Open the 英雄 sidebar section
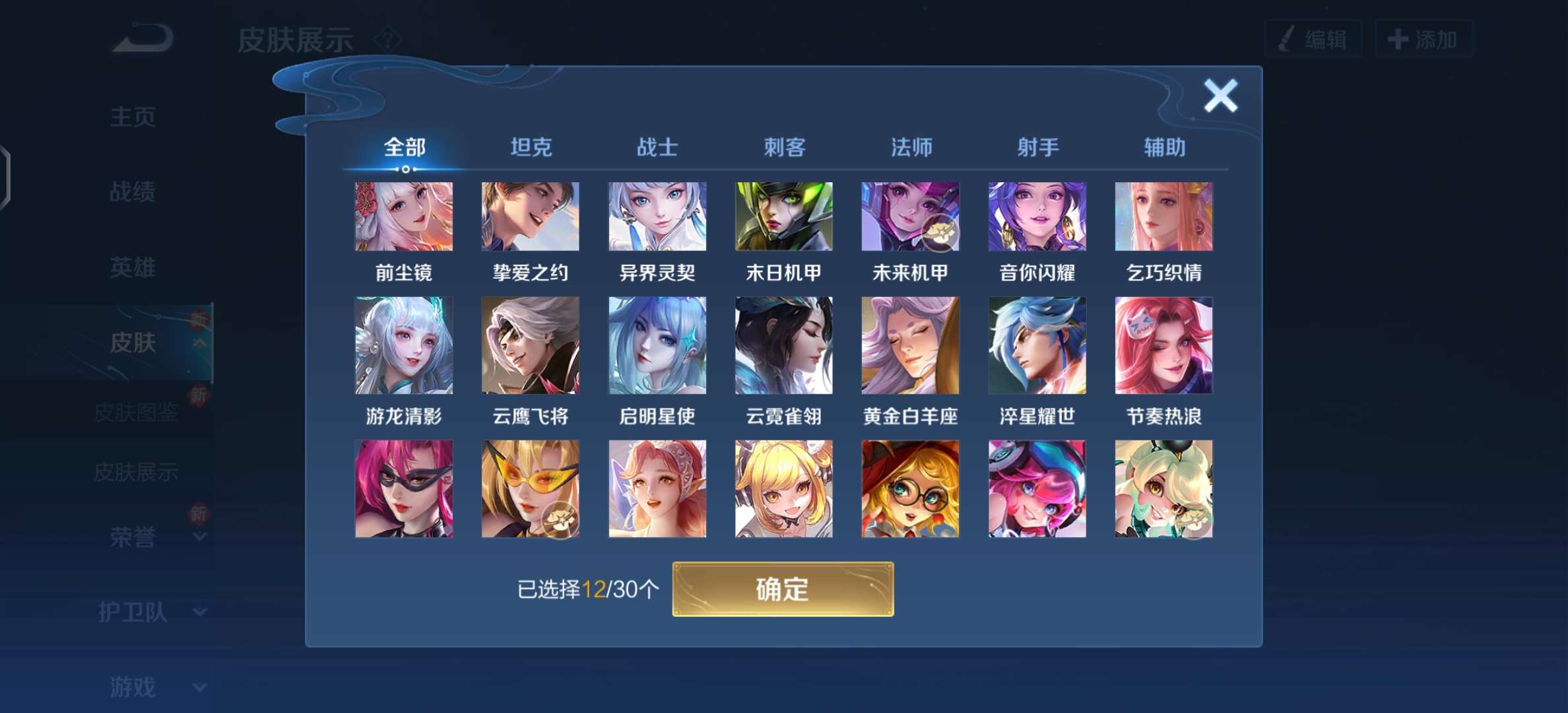The height and width of the screenshot is (713, 1568). click(134, 268)
